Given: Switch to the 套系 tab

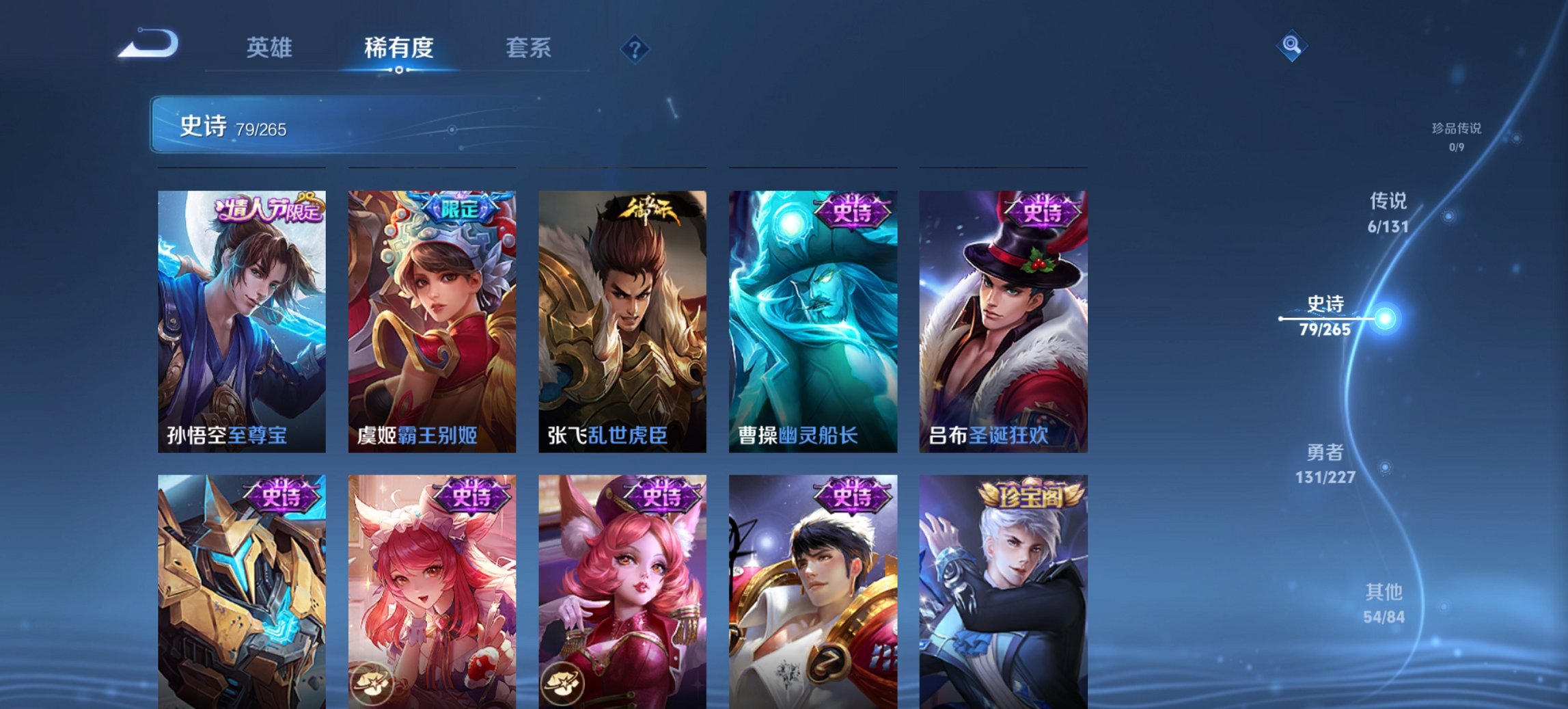Looking at the screenshot, I should click(x=528, y=48).
